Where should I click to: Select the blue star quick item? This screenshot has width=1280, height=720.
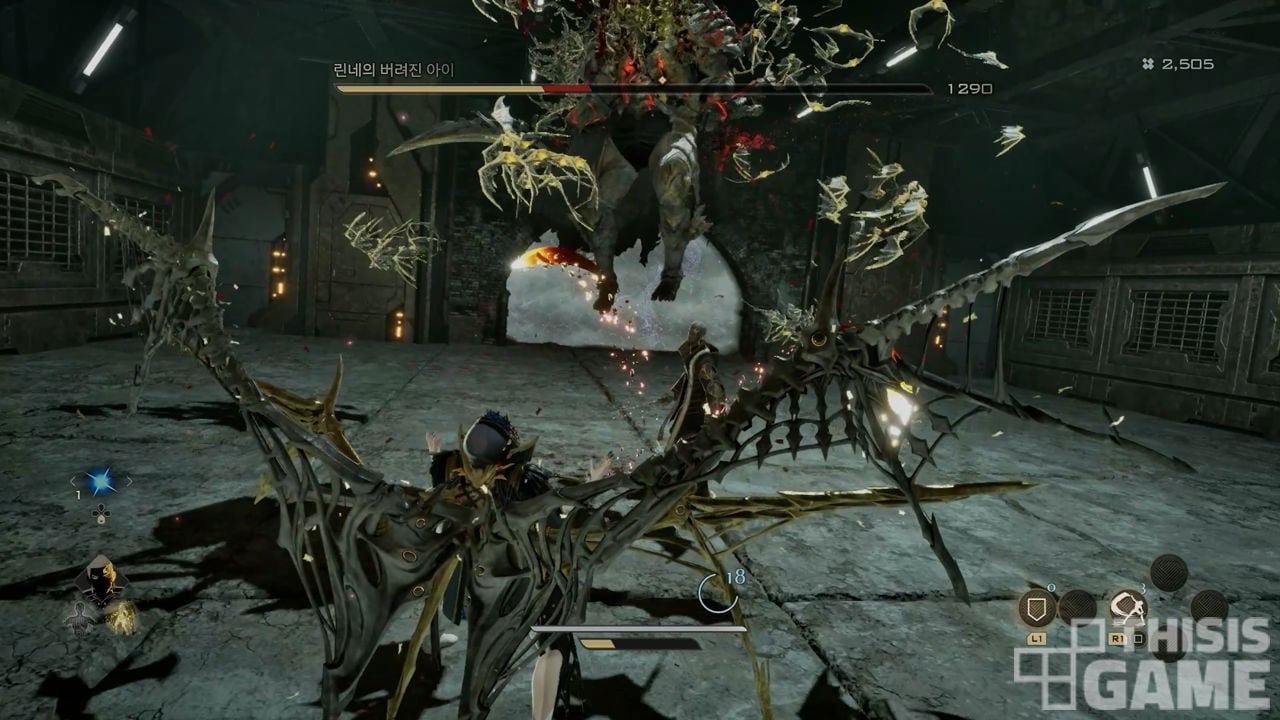[x=100, y=482]
